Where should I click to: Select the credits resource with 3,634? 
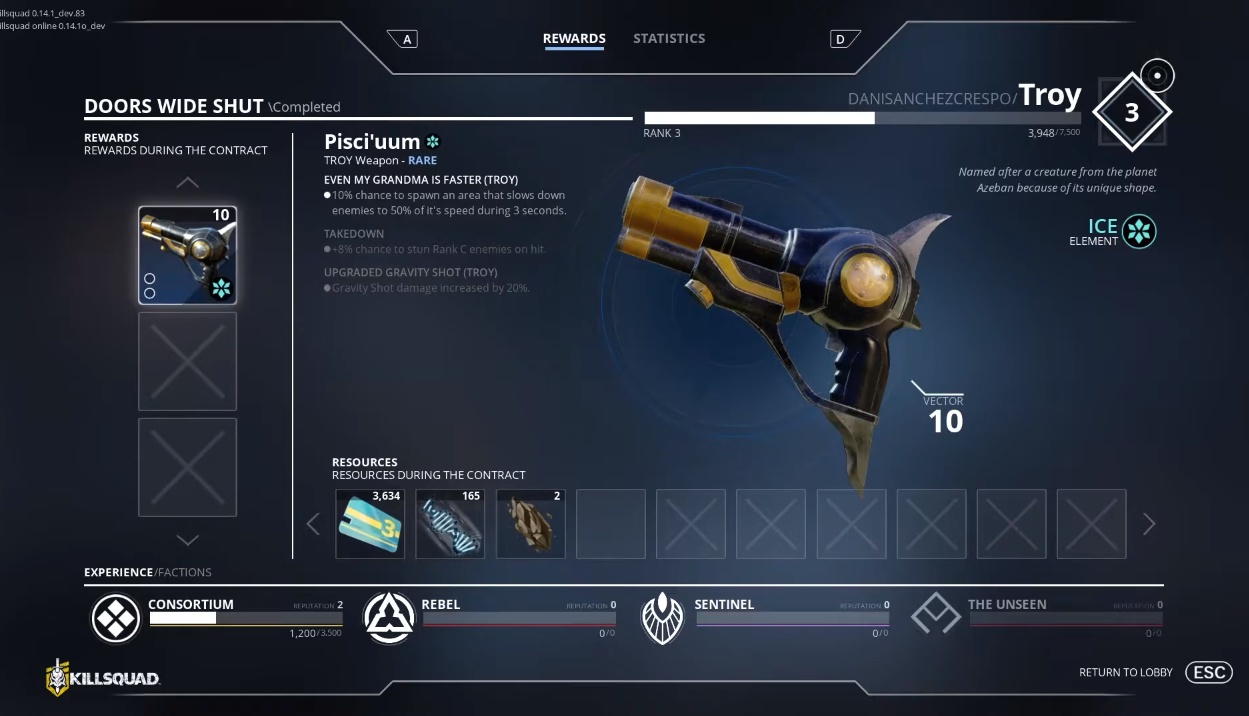370,523
